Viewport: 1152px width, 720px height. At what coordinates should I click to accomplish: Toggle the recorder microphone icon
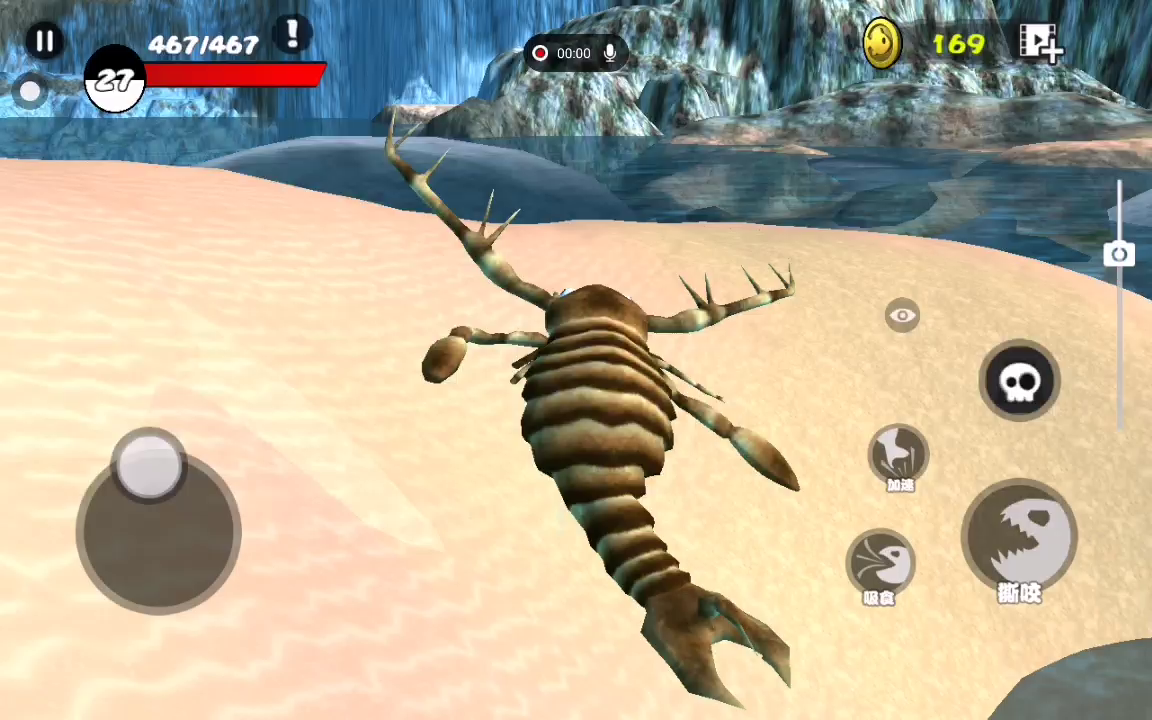609,53
